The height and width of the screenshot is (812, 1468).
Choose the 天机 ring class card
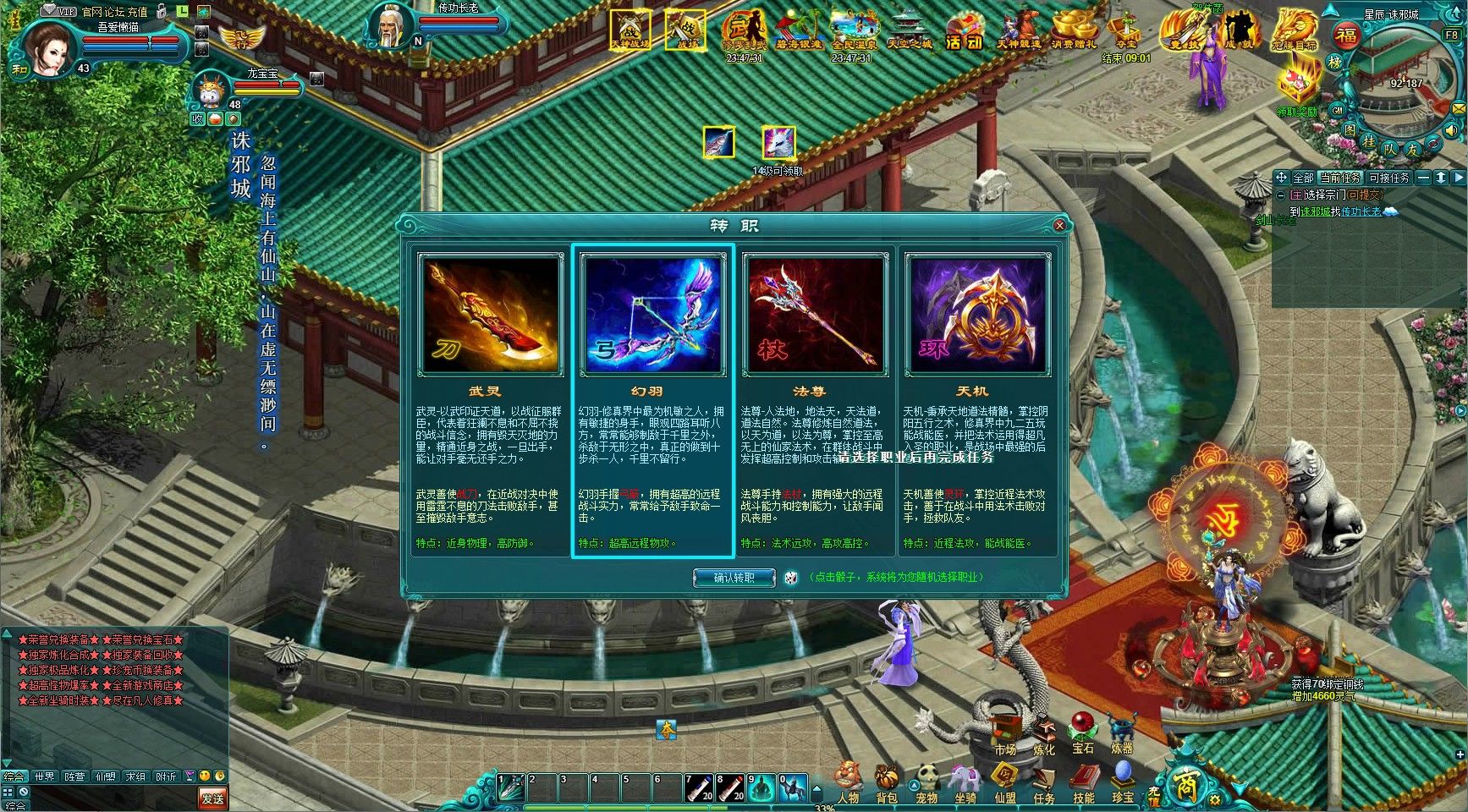[977, 315]
